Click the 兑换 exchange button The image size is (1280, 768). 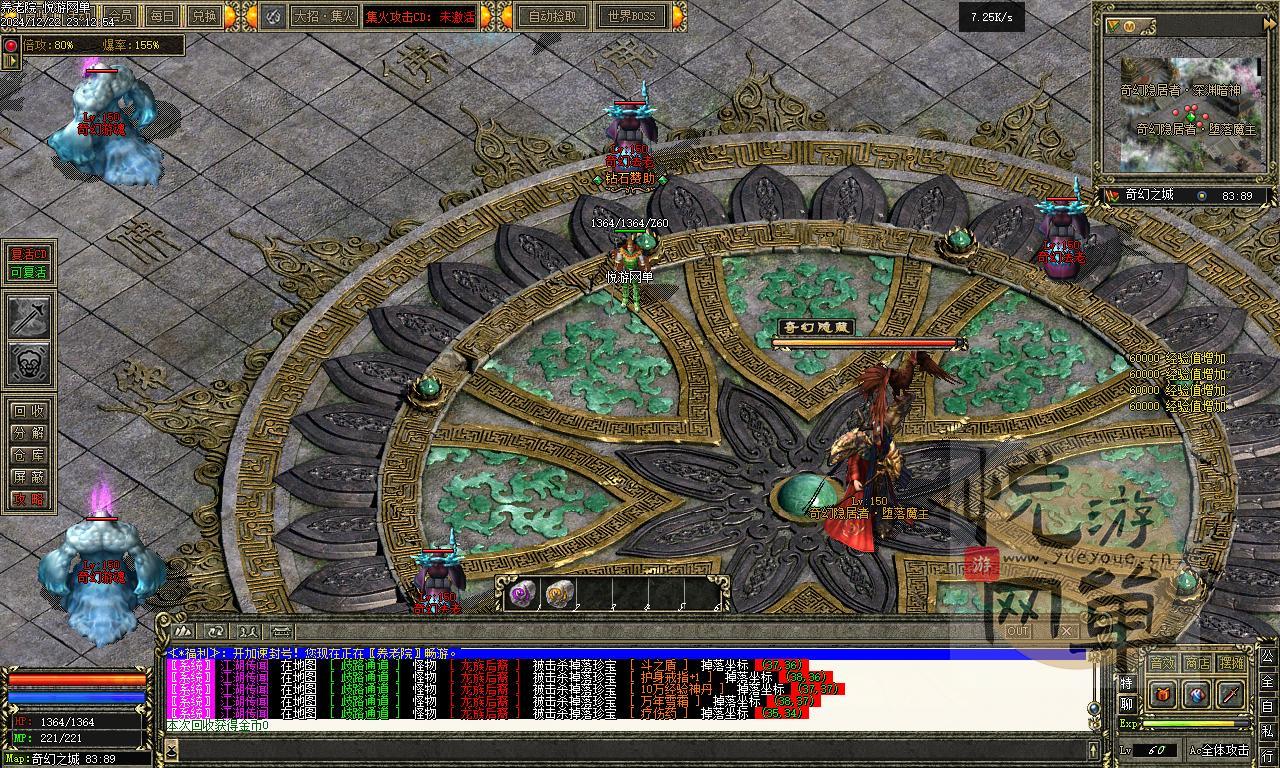(203, 16)
